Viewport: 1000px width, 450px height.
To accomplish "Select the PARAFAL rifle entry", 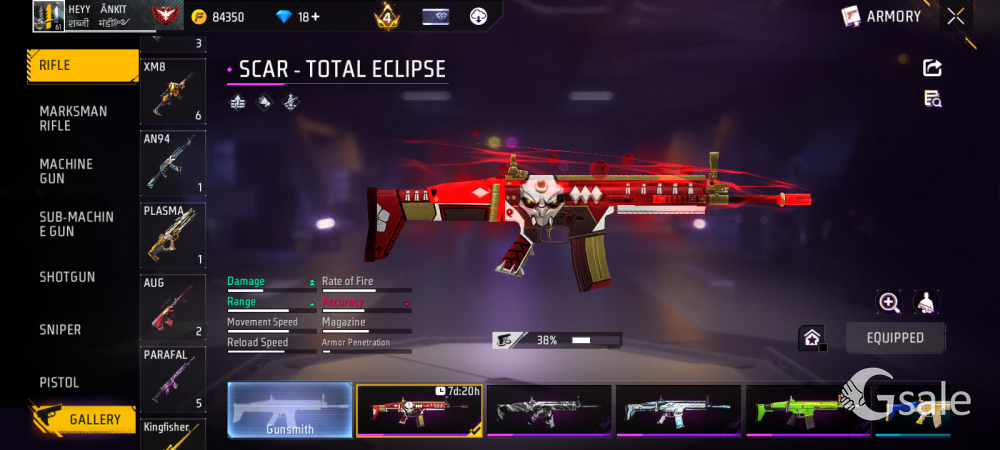I will [173, 379].
